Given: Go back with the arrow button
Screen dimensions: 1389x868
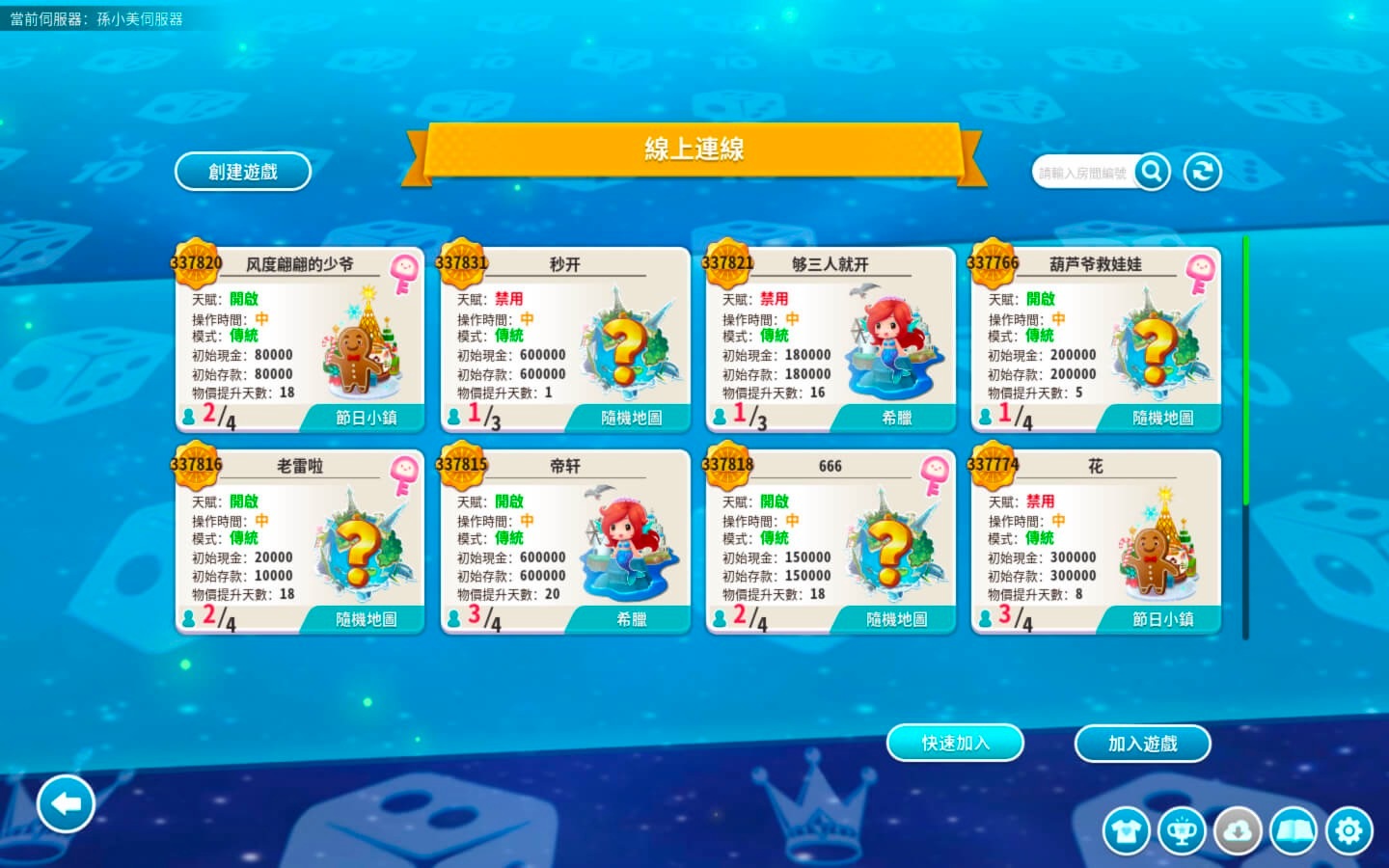Looking at the screenshot, I should [66, 803].
